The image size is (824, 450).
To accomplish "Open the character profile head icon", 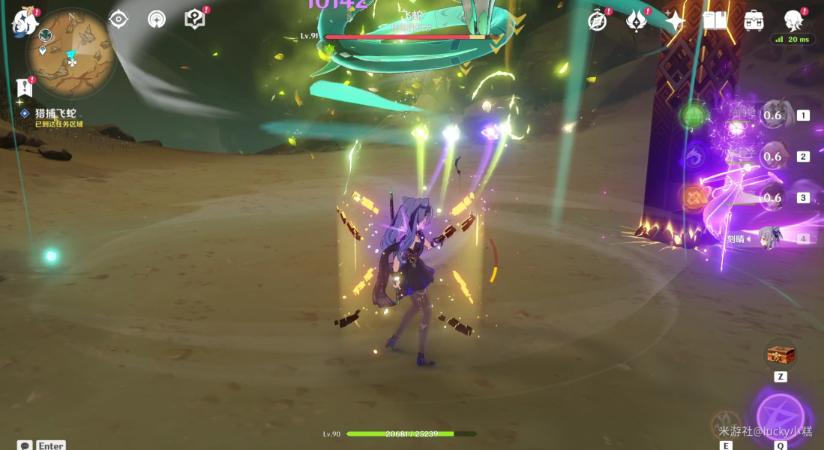I will 793,20.
